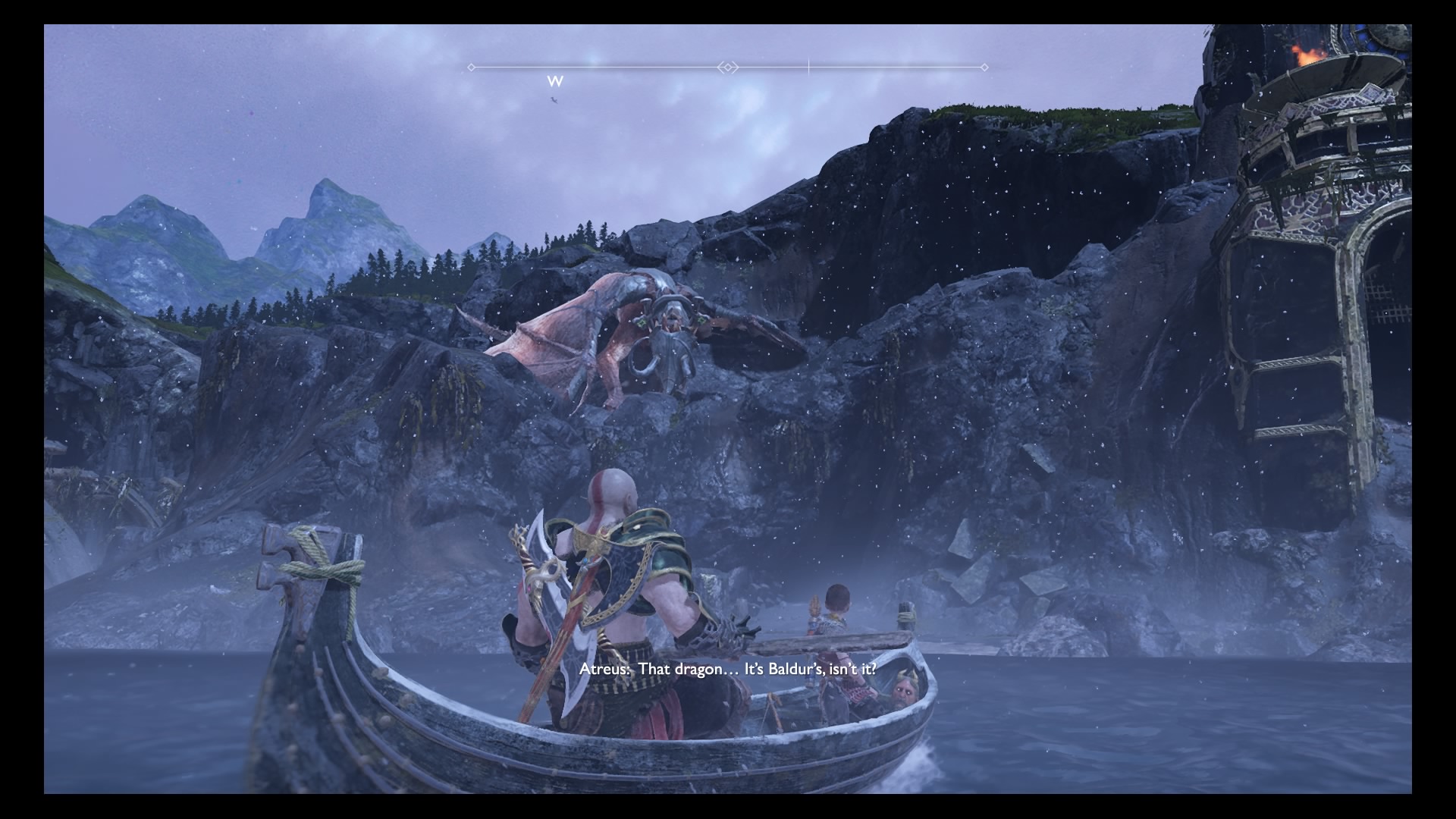The height and width of the screenshot is (819, 1456).
Task: Click the compass bar at top
Action: [728, 67]
